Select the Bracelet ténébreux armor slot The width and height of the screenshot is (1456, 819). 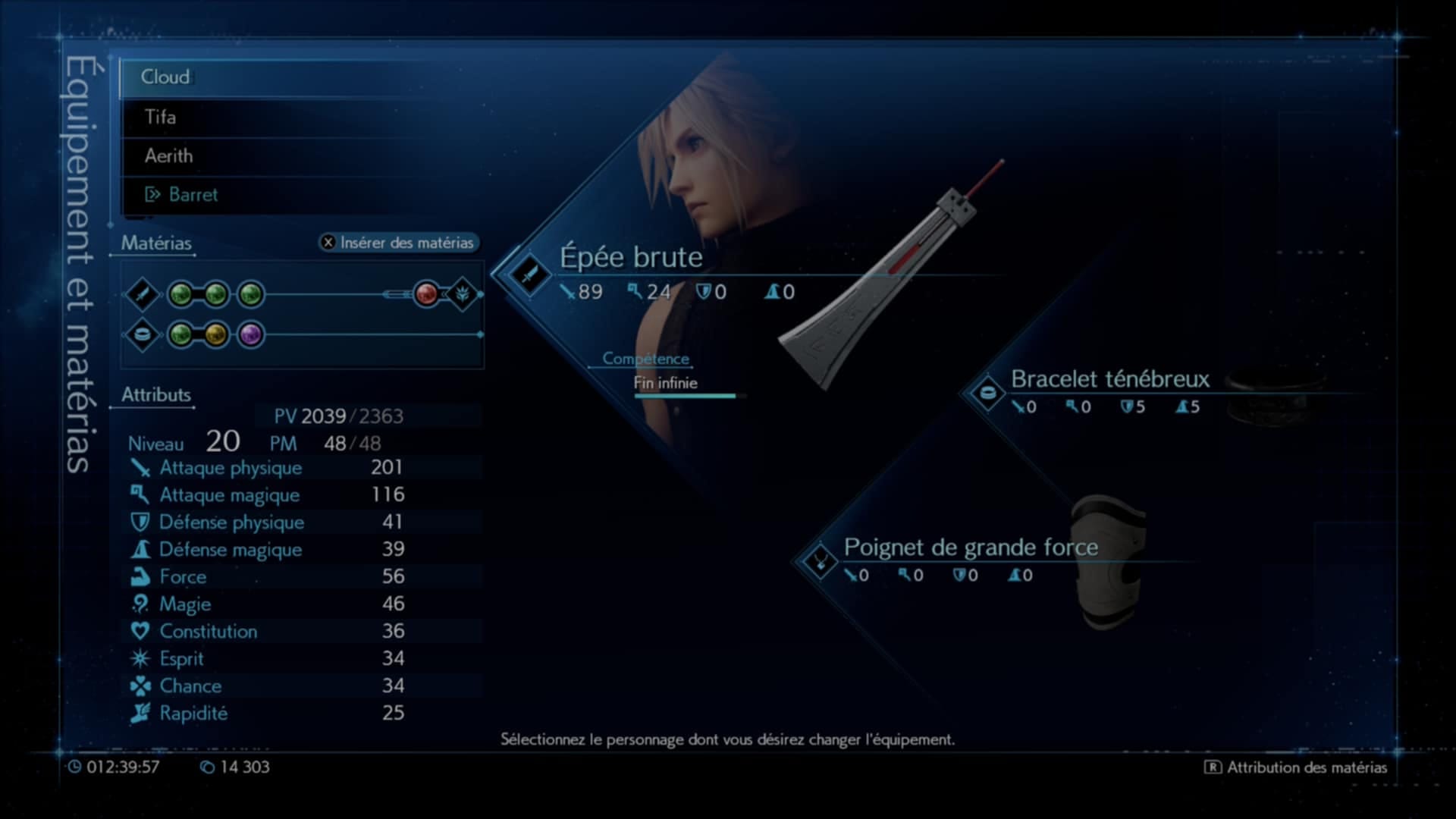point(1109,379)
